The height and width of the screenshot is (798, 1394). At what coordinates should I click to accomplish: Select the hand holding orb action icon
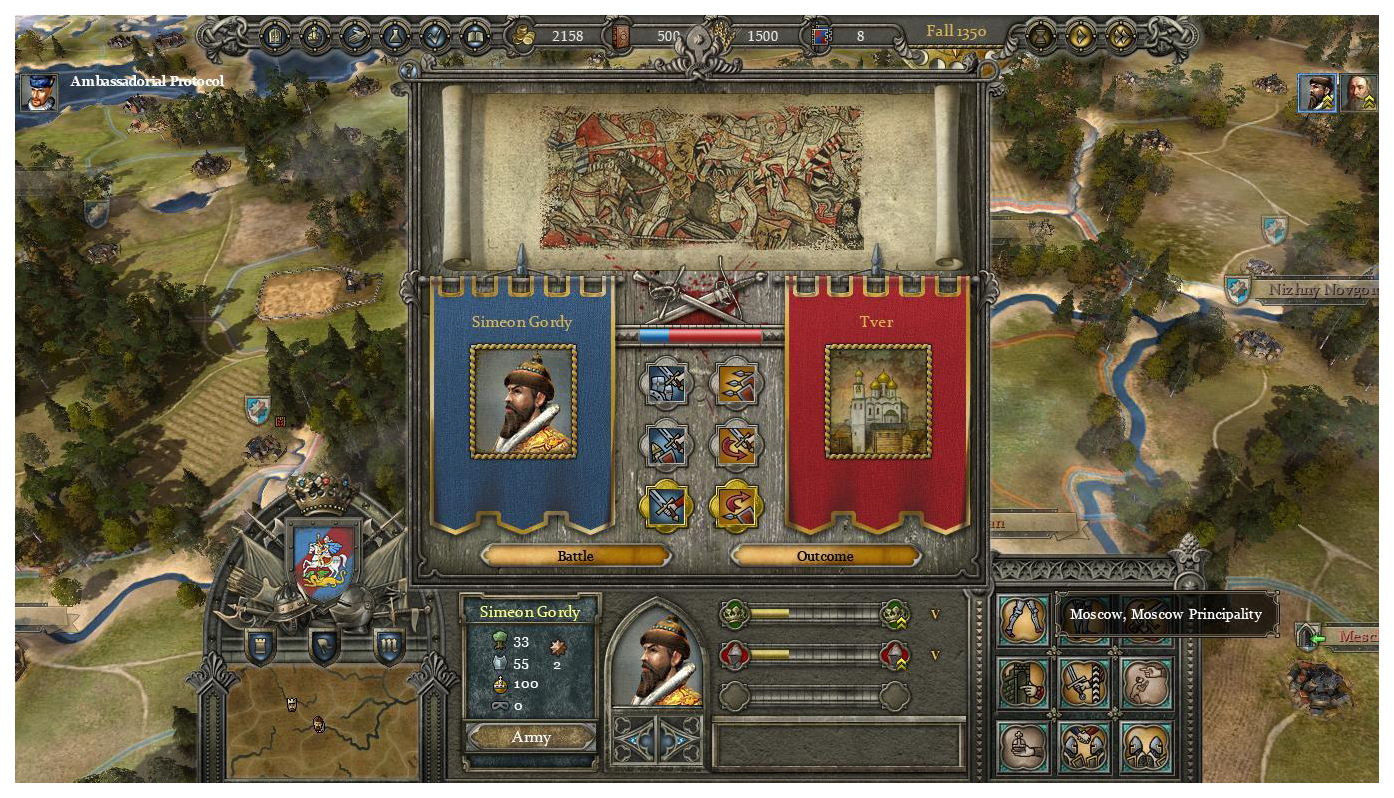pyautogui.click(x=1024, y=746)
